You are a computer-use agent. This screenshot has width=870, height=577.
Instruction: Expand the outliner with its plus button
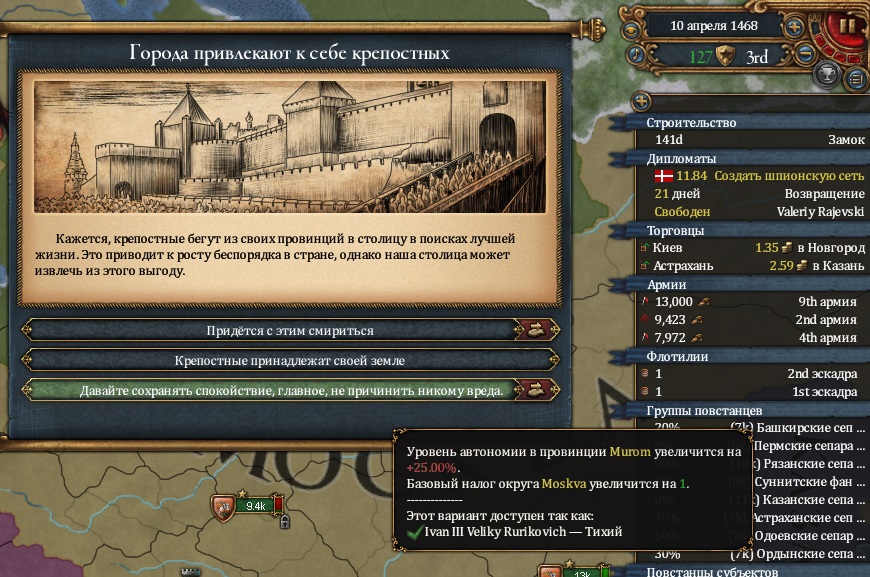point(641,101)
